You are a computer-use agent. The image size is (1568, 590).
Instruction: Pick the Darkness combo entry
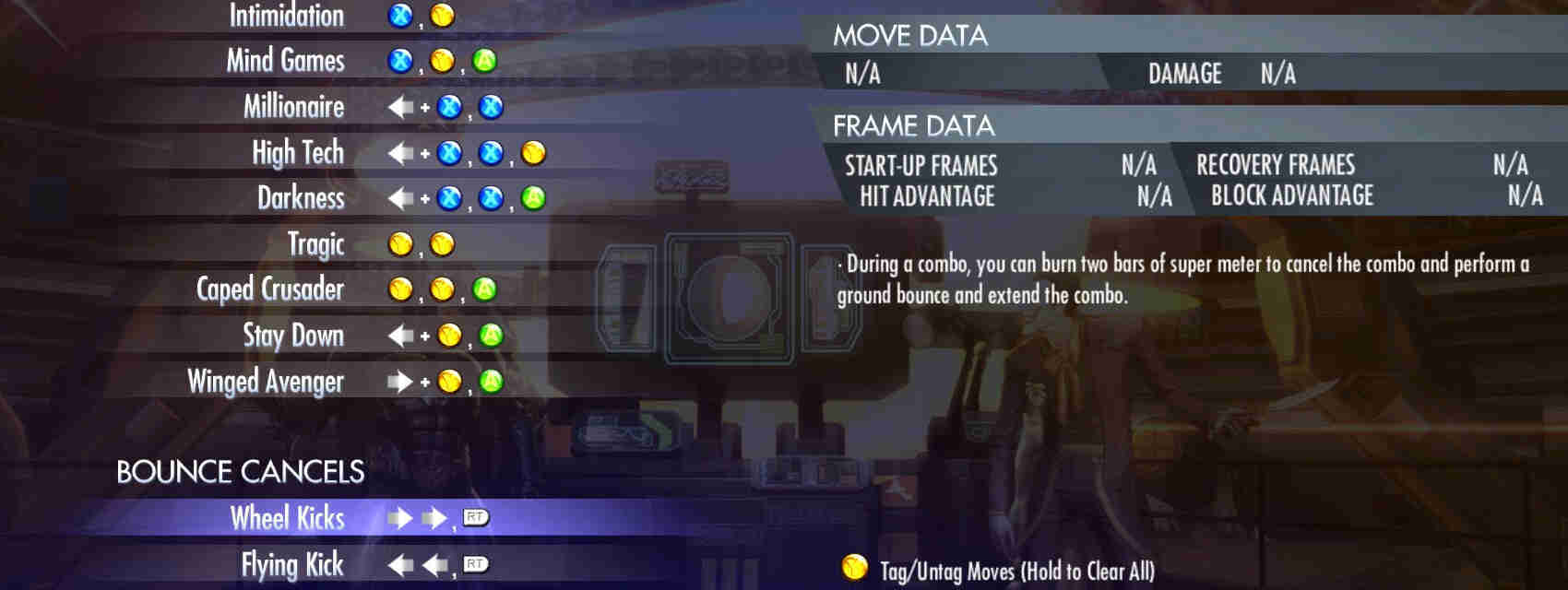point(300,198)
